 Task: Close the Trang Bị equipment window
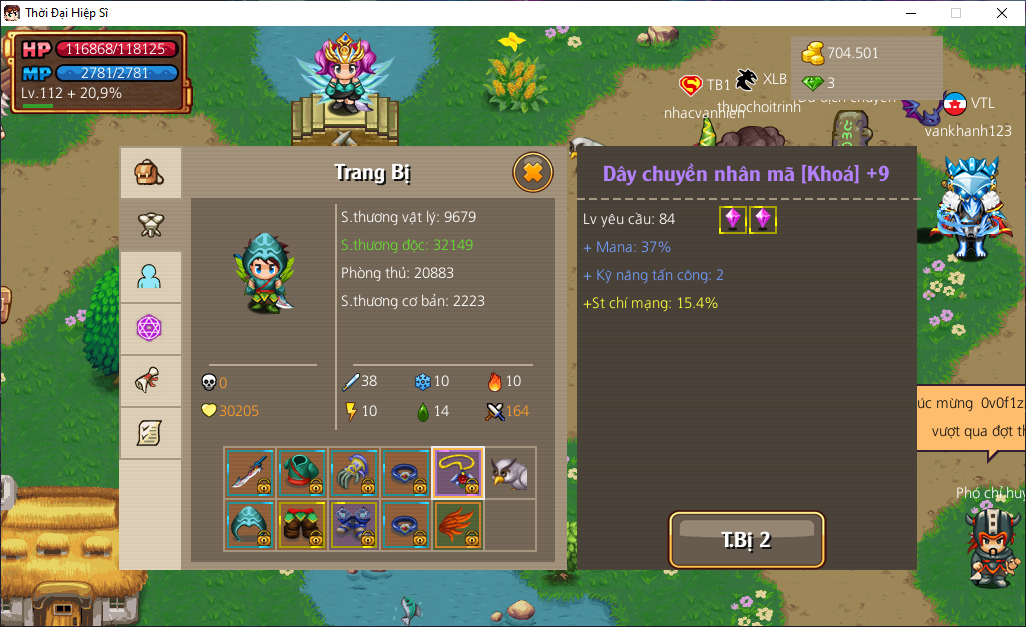click(x=532, y=173)
